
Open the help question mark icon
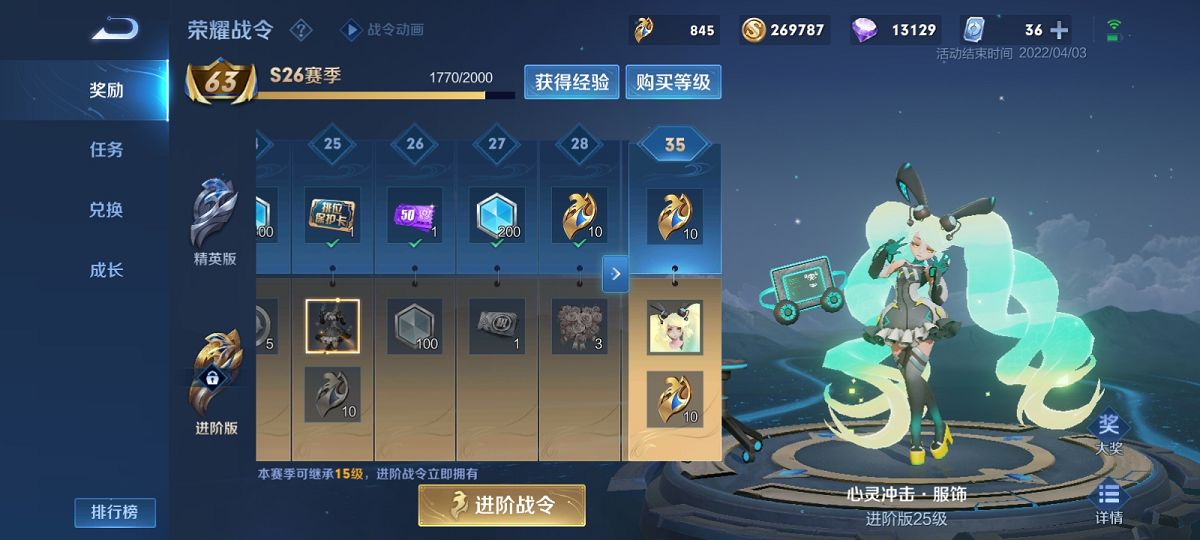pyautogui.click(x=300, y=30)
